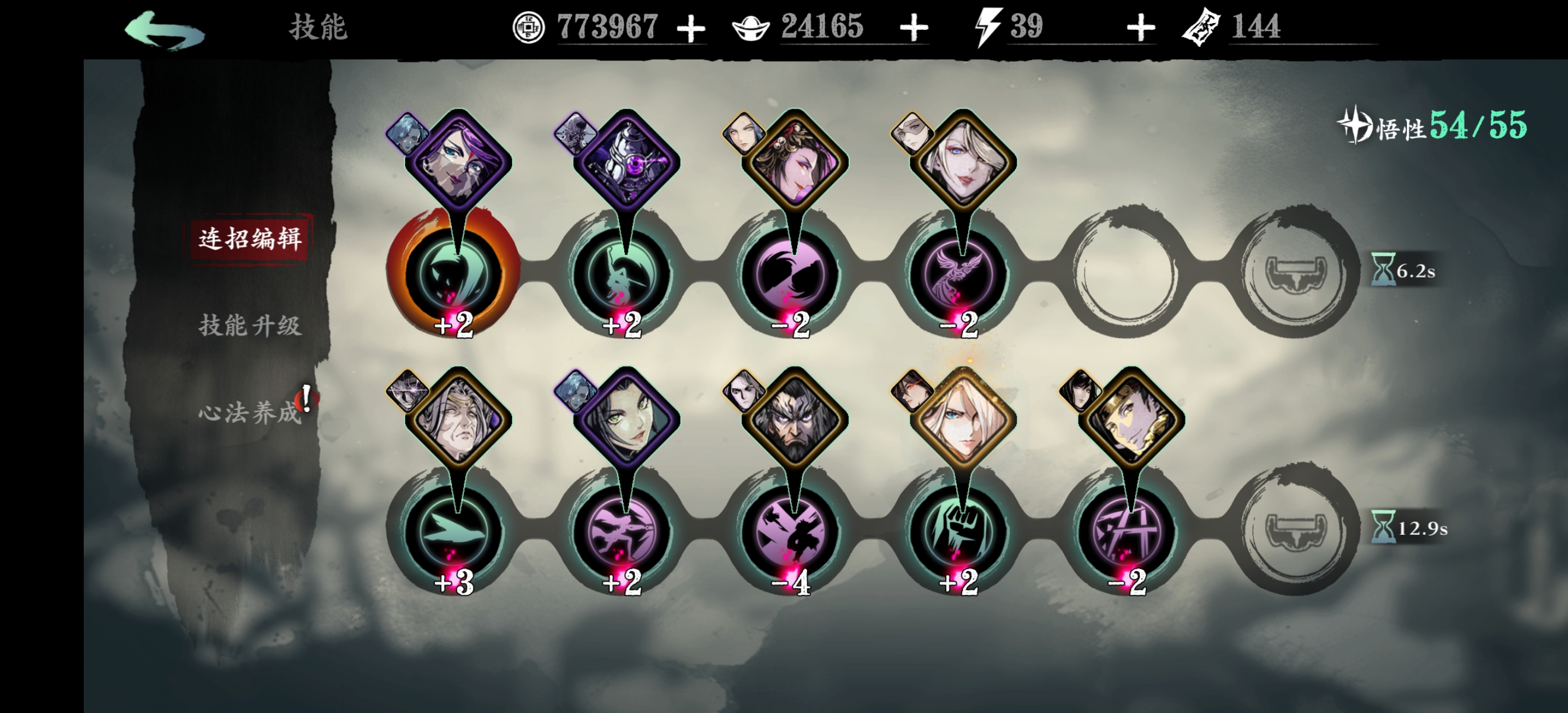Image resolution: width=1568 pixels, height=713 pixels.
Task: Select the 心法养成 tab
Action: click(250, 413)
